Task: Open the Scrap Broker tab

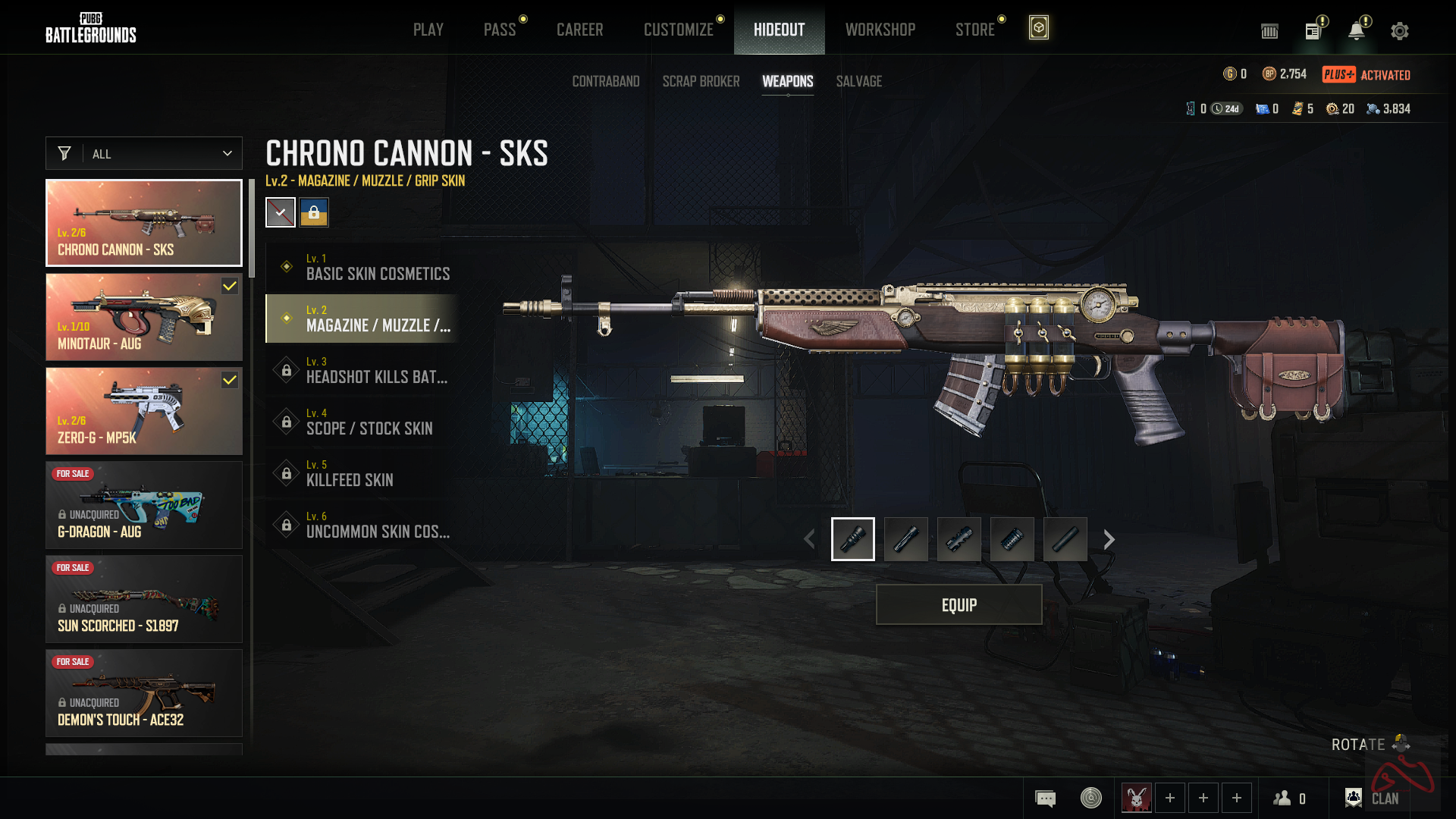Action: (701, 81)
